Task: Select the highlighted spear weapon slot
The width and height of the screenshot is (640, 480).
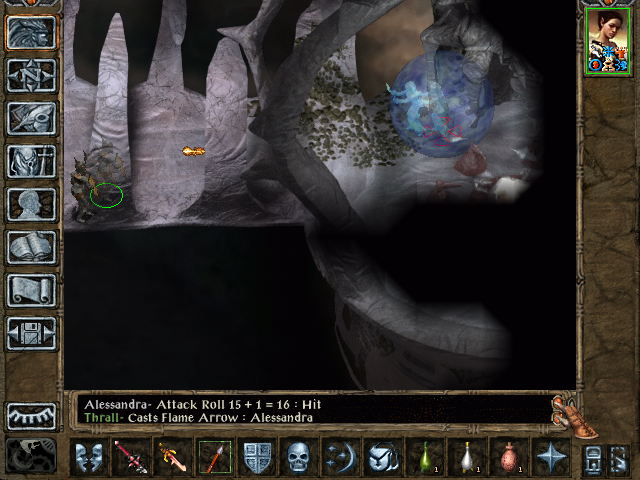Action: click(215, 457)
